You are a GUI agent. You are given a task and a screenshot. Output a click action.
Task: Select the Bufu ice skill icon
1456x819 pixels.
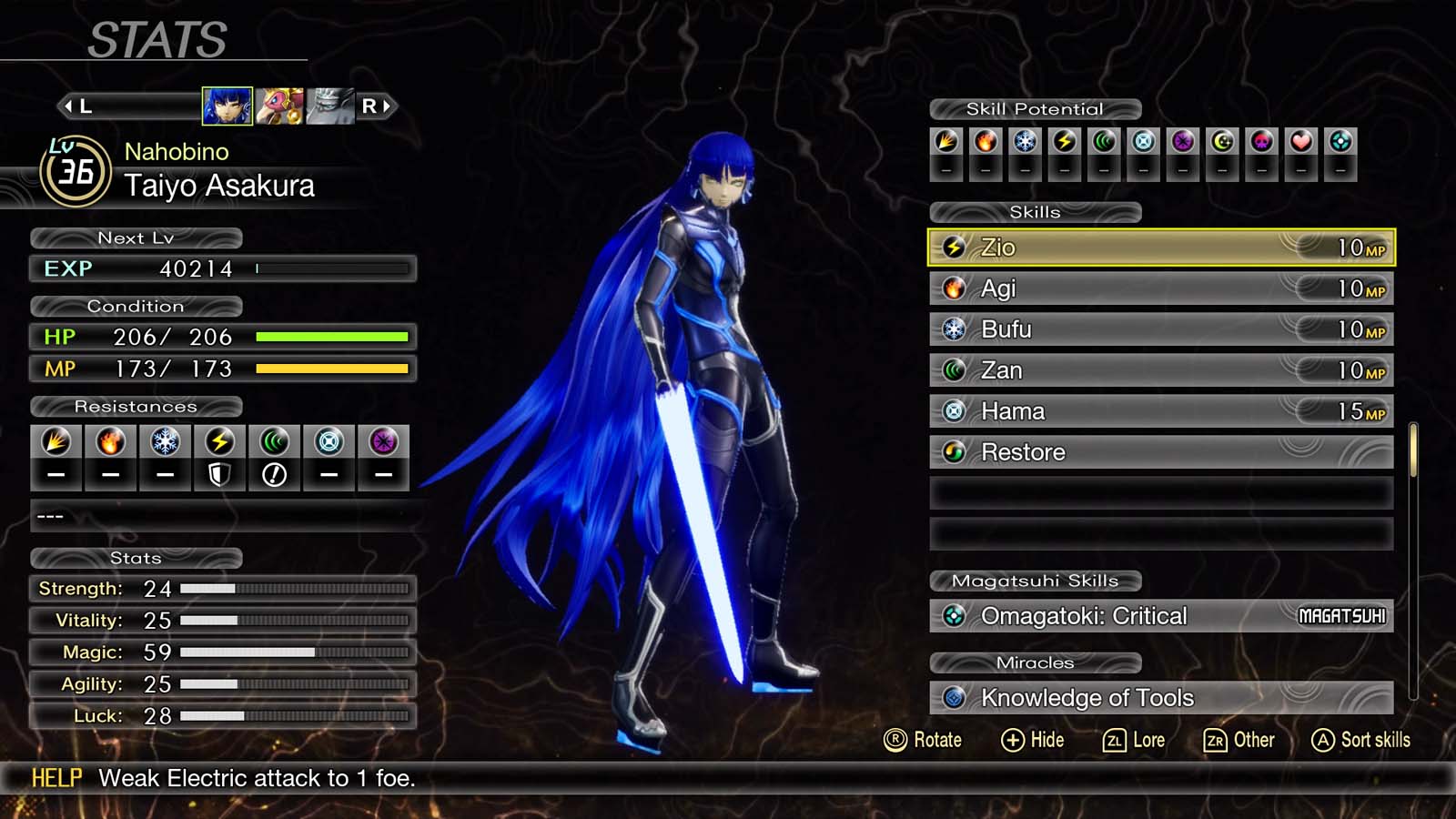coord(955,329)
